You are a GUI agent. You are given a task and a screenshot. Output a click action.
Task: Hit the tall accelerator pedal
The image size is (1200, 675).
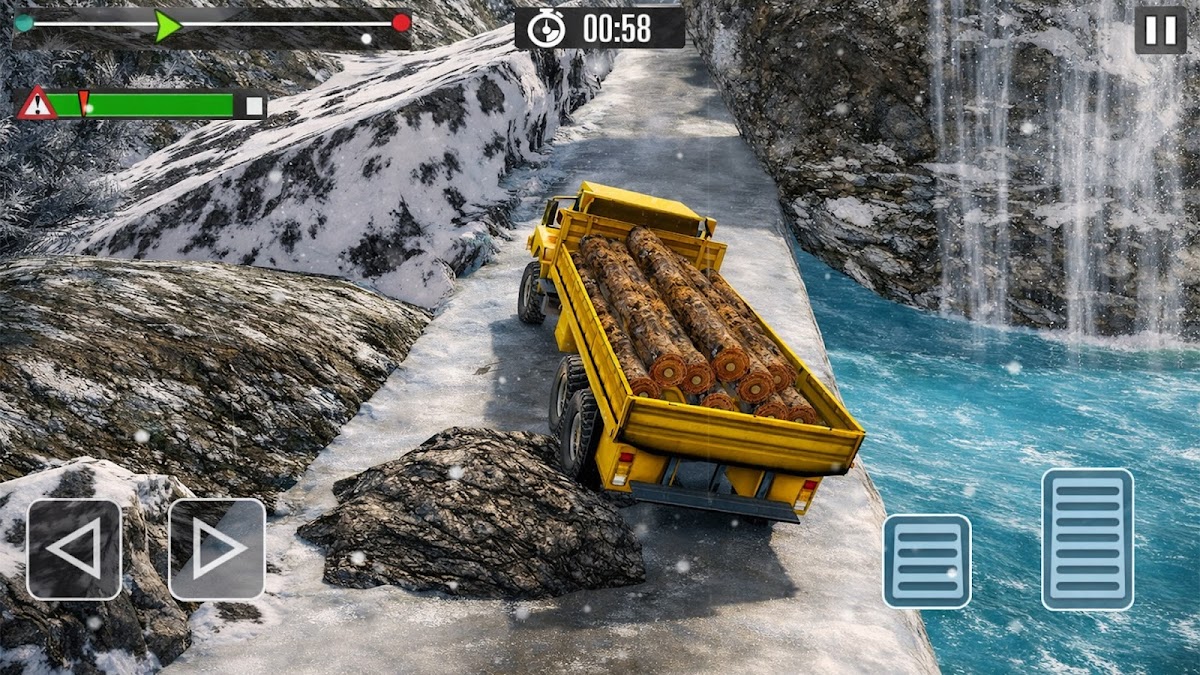[1087, 539]
